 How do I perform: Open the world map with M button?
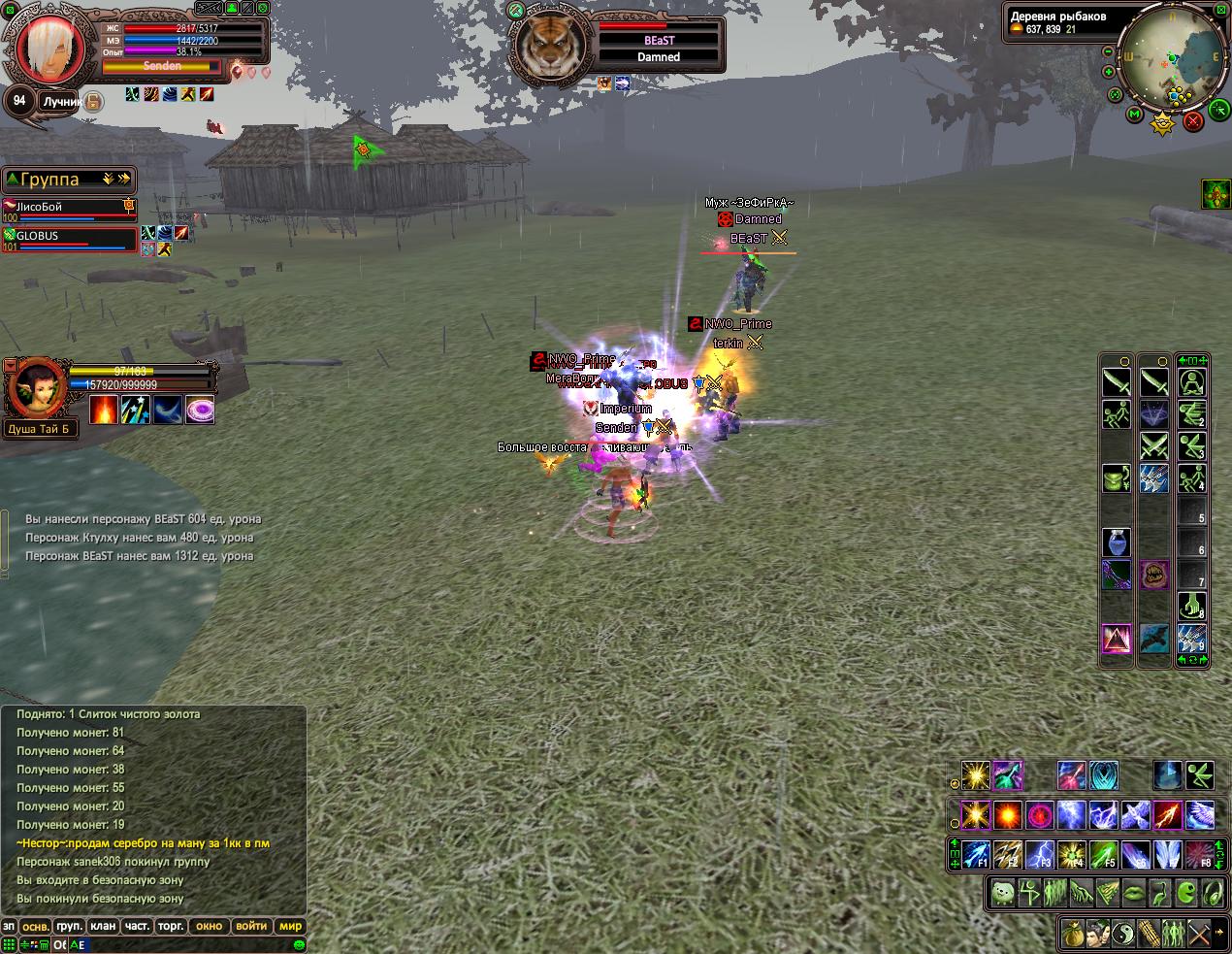[1134, 115]
